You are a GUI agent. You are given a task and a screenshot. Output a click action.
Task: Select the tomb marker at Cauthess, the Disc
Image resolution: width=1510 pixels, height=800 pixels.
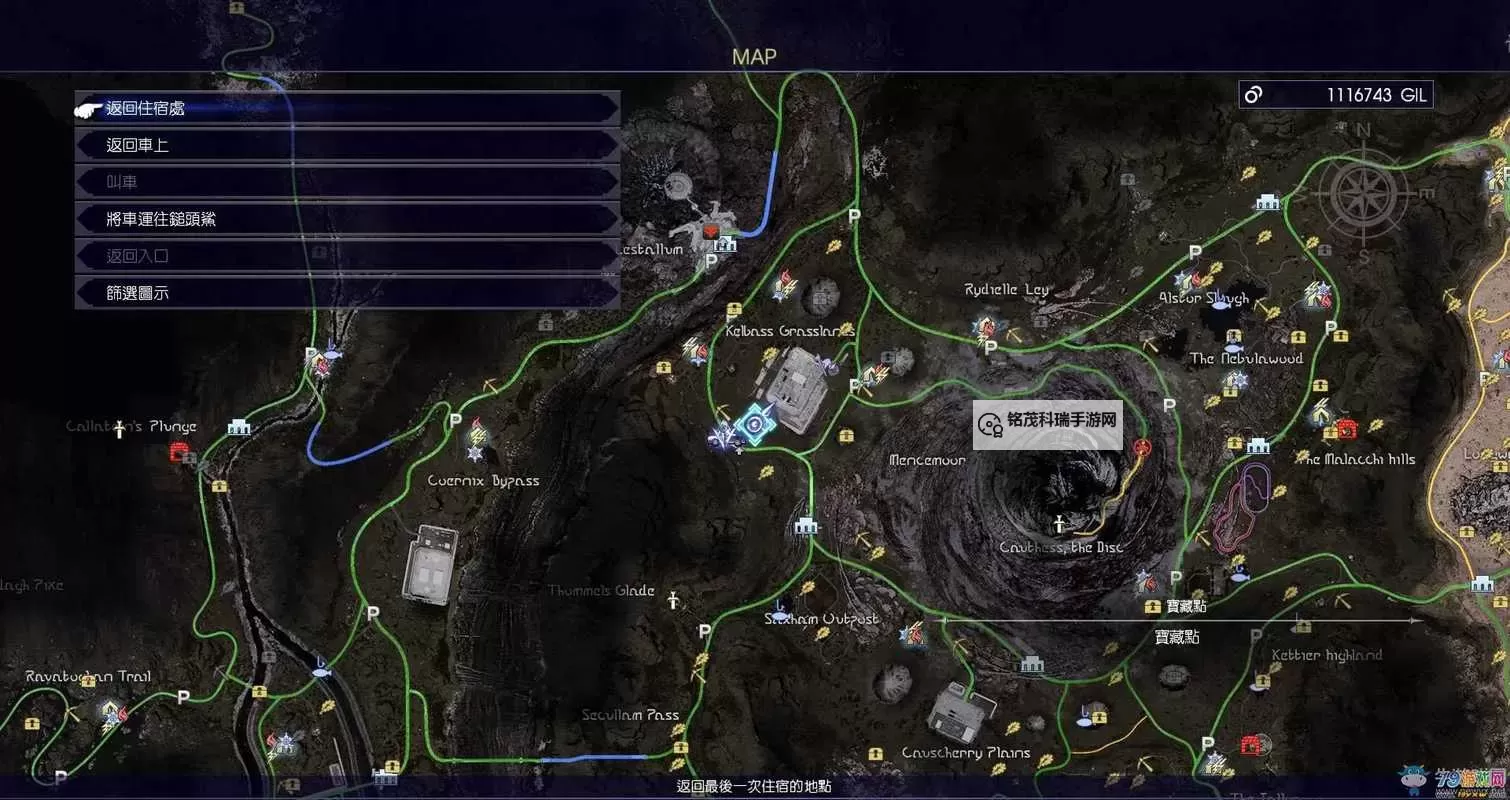(x=1060, y=523)
